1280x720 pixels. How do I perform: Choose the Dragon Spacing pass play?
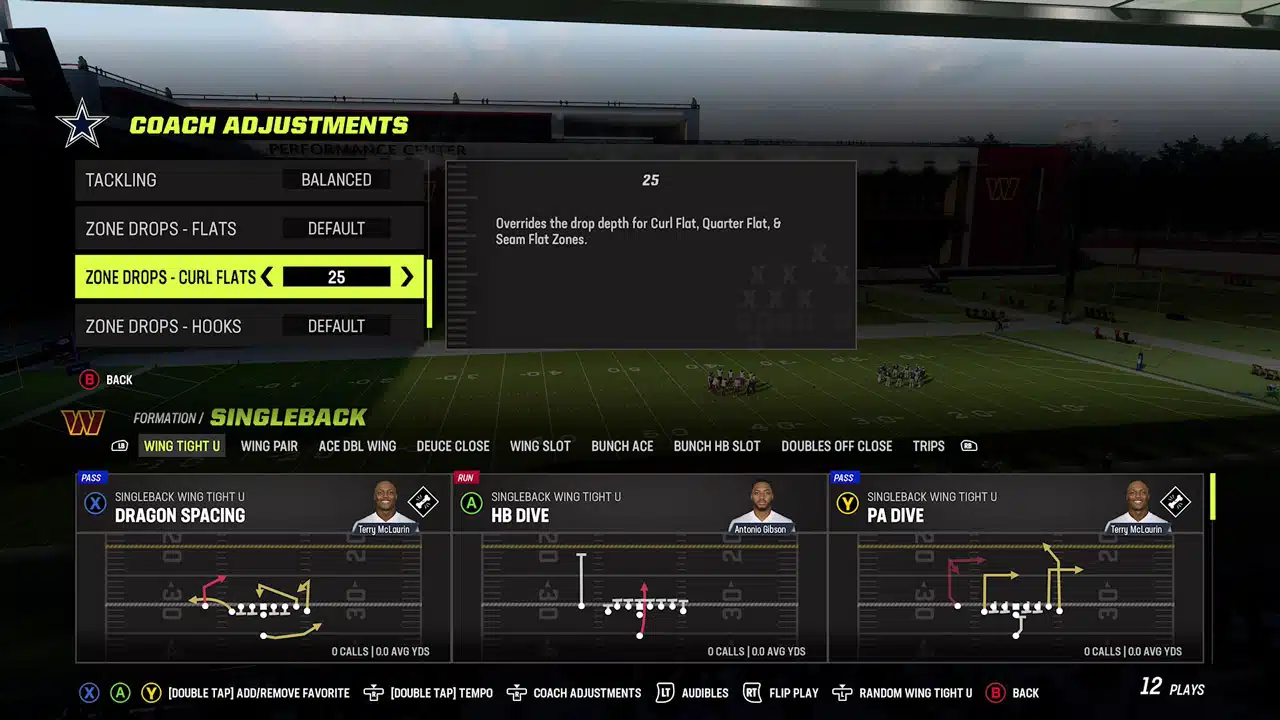(264, 567)
